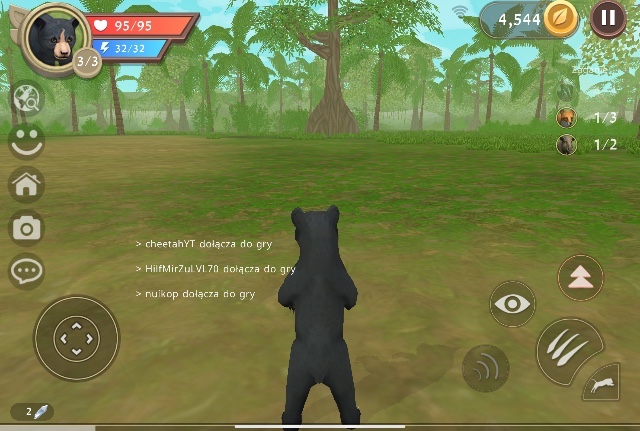Image resolution: width=640 pixels, height=431 pixels.
Task: Open the smiley face emote menu
Action: 26,141
